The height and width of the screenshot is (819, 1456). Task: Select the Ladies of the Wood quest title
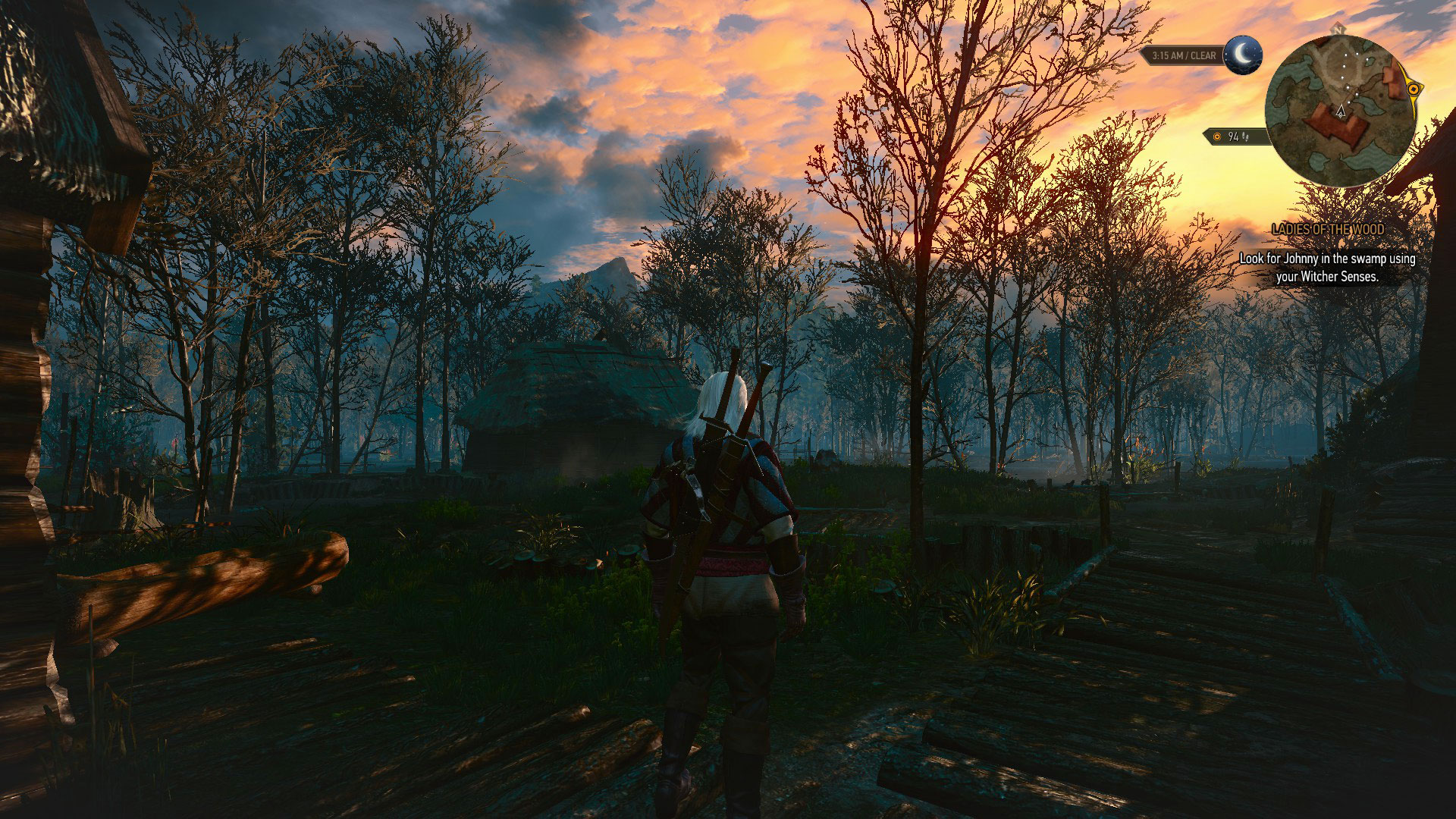1327,229
